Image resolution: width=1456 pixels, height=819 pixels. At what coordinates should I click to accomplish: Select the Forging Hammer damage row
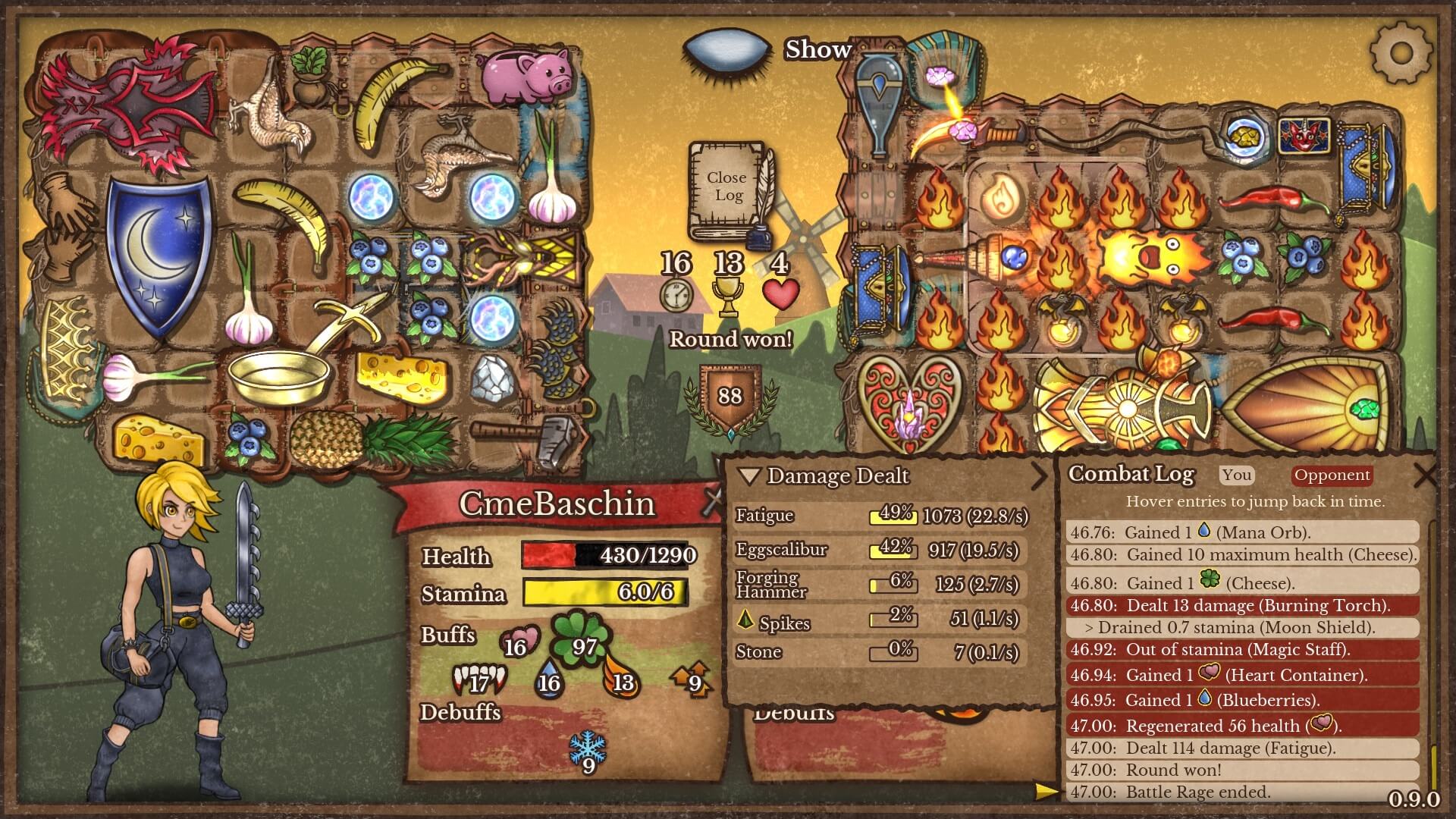[x=880, y=584]
